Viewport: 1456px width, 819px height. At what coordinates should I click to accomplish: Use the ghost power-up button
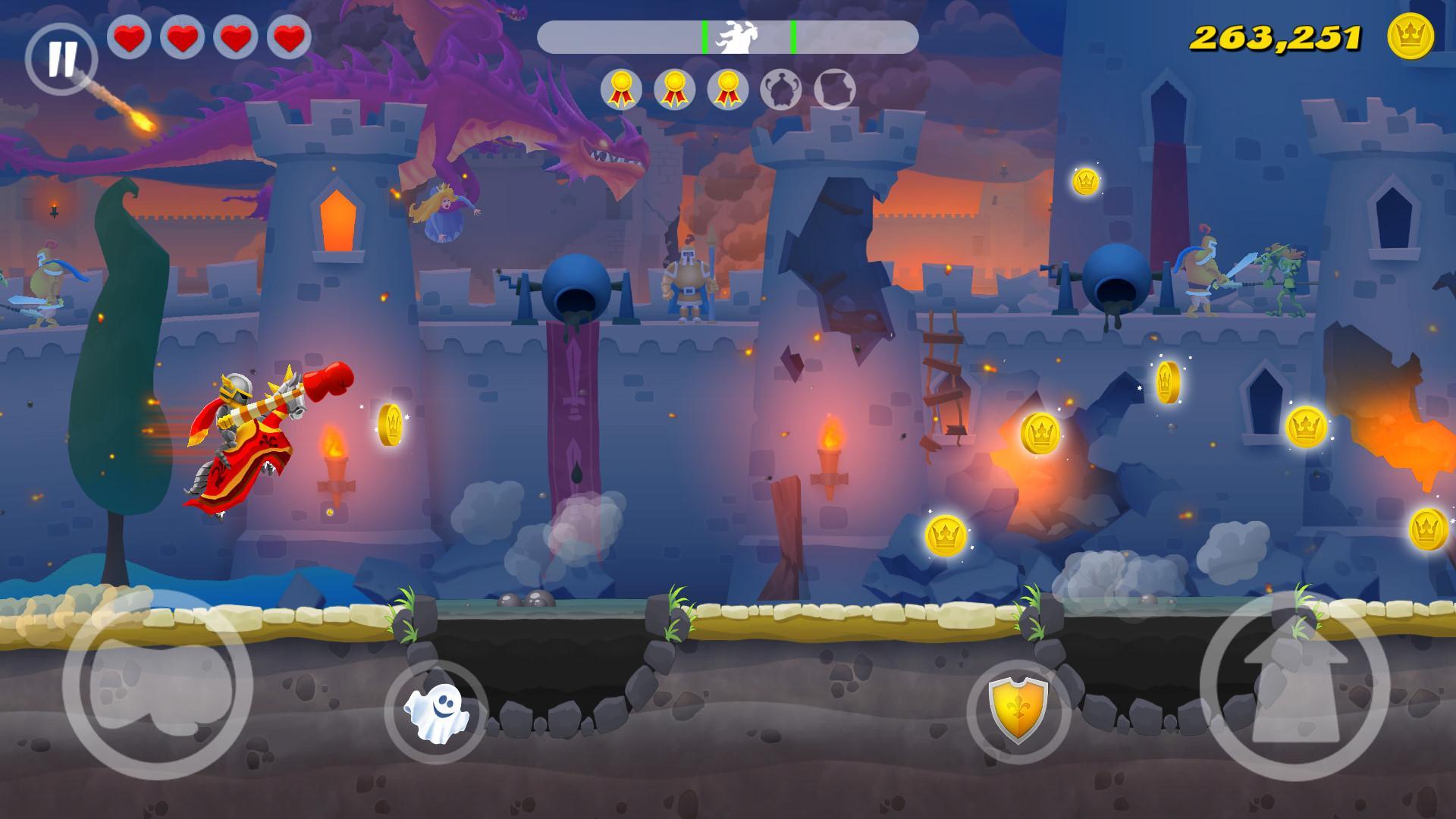(x=436, y=712)
